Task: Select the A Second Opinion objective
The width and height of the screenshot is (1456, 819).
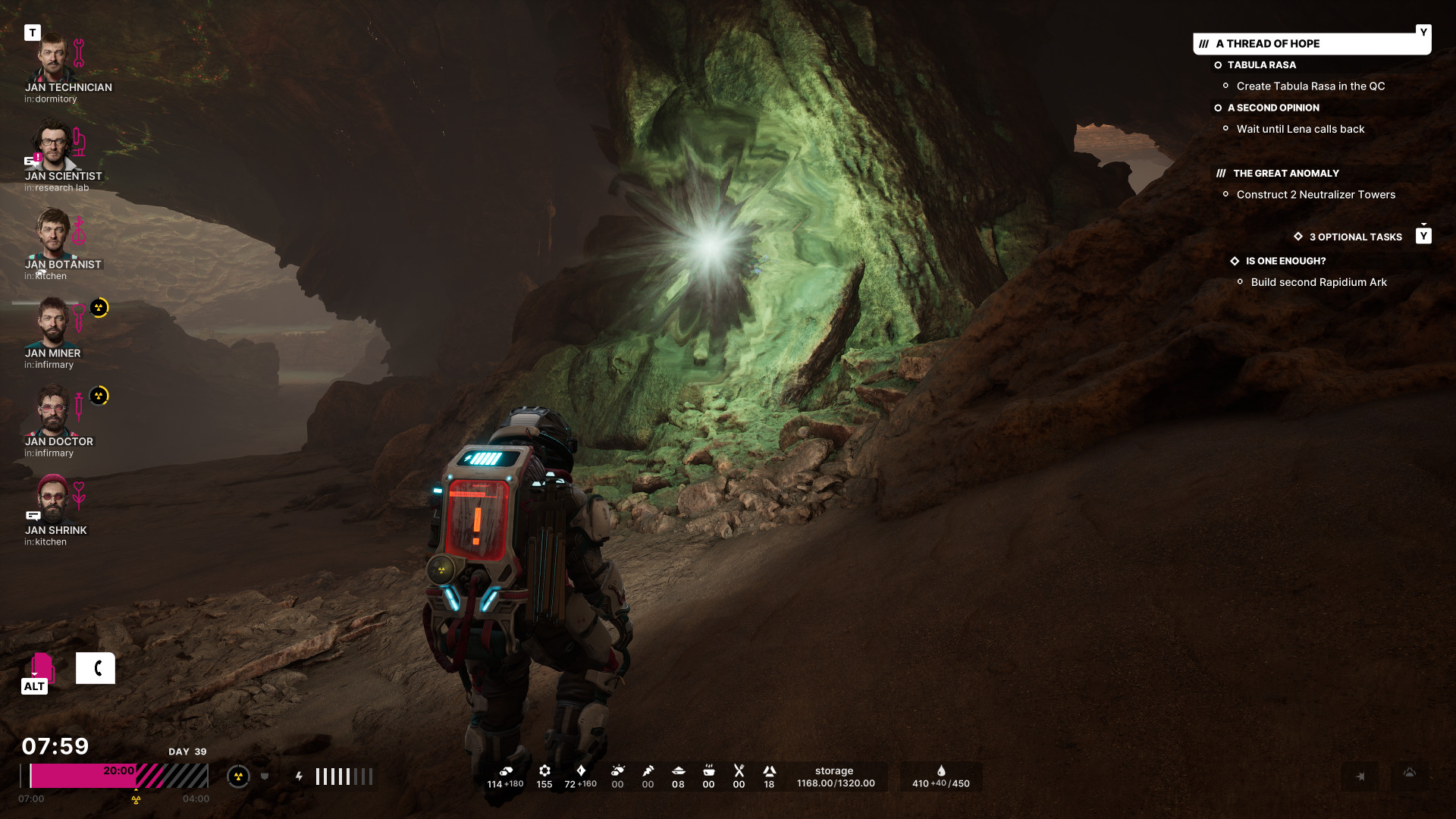Action: [1272, 108]
